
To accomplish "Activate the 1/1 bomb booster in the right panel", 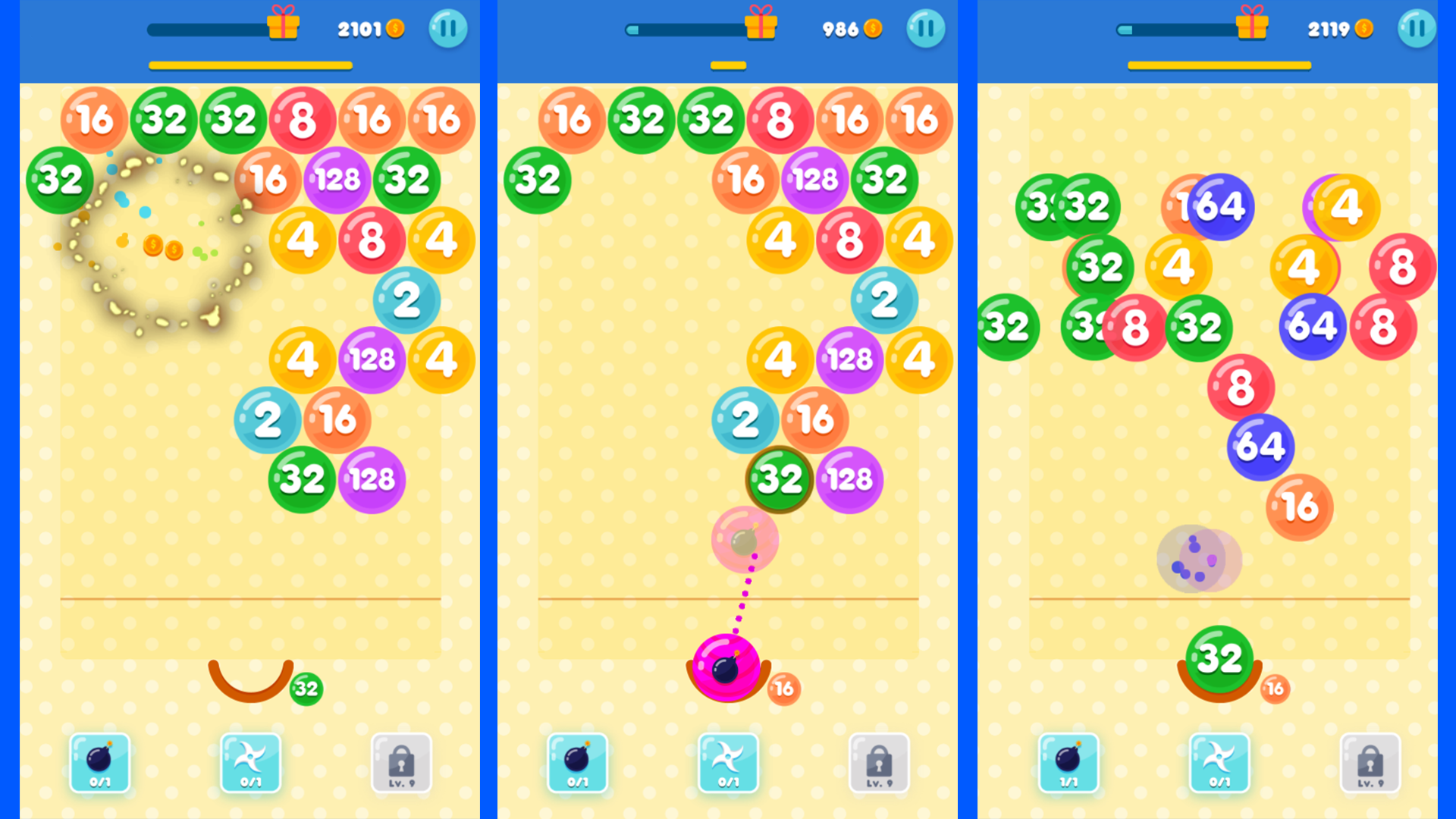I will (1069, 764).
